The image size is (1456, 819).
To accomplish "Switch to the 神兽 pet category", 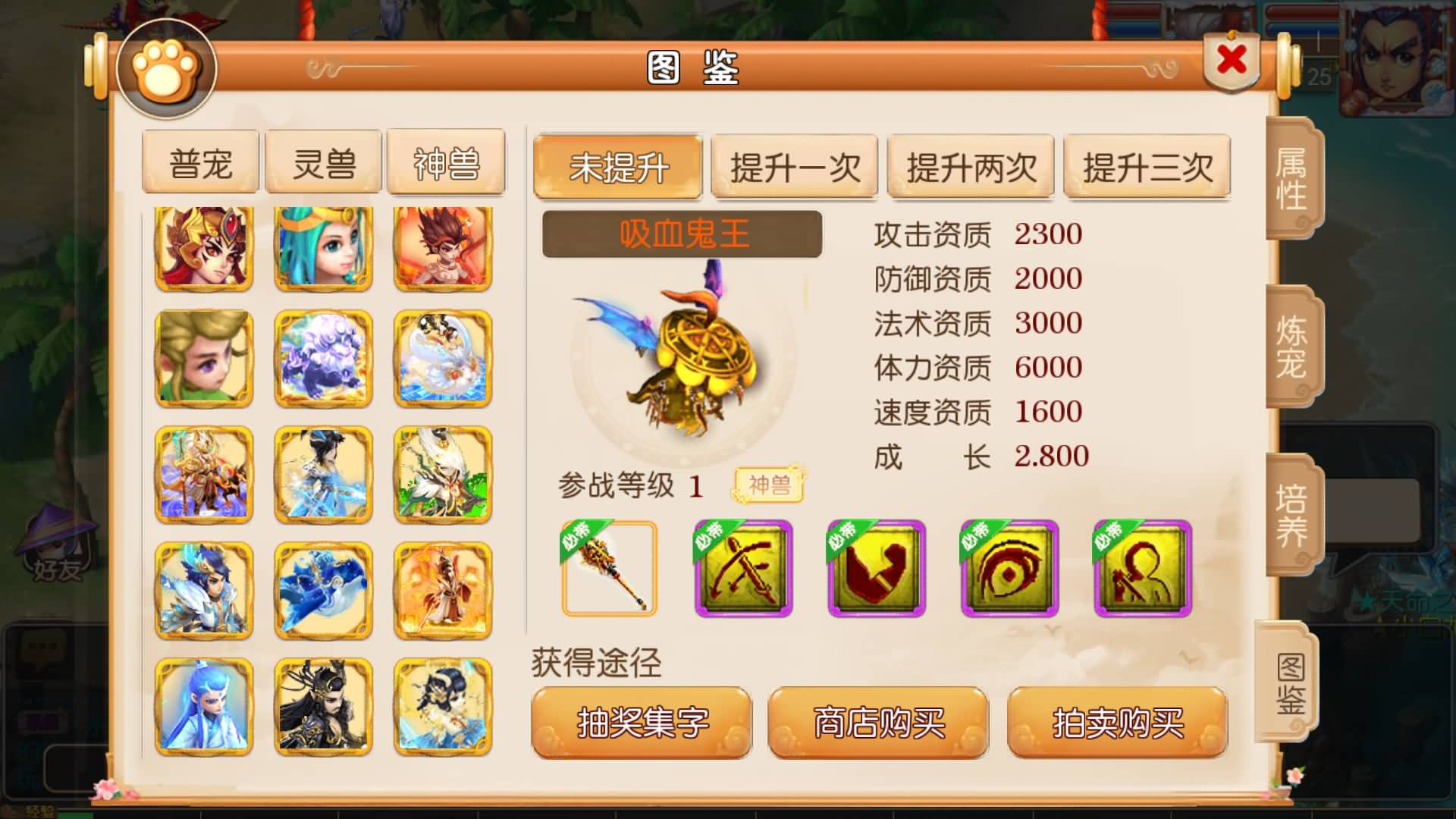I will (x=444, y=162).
